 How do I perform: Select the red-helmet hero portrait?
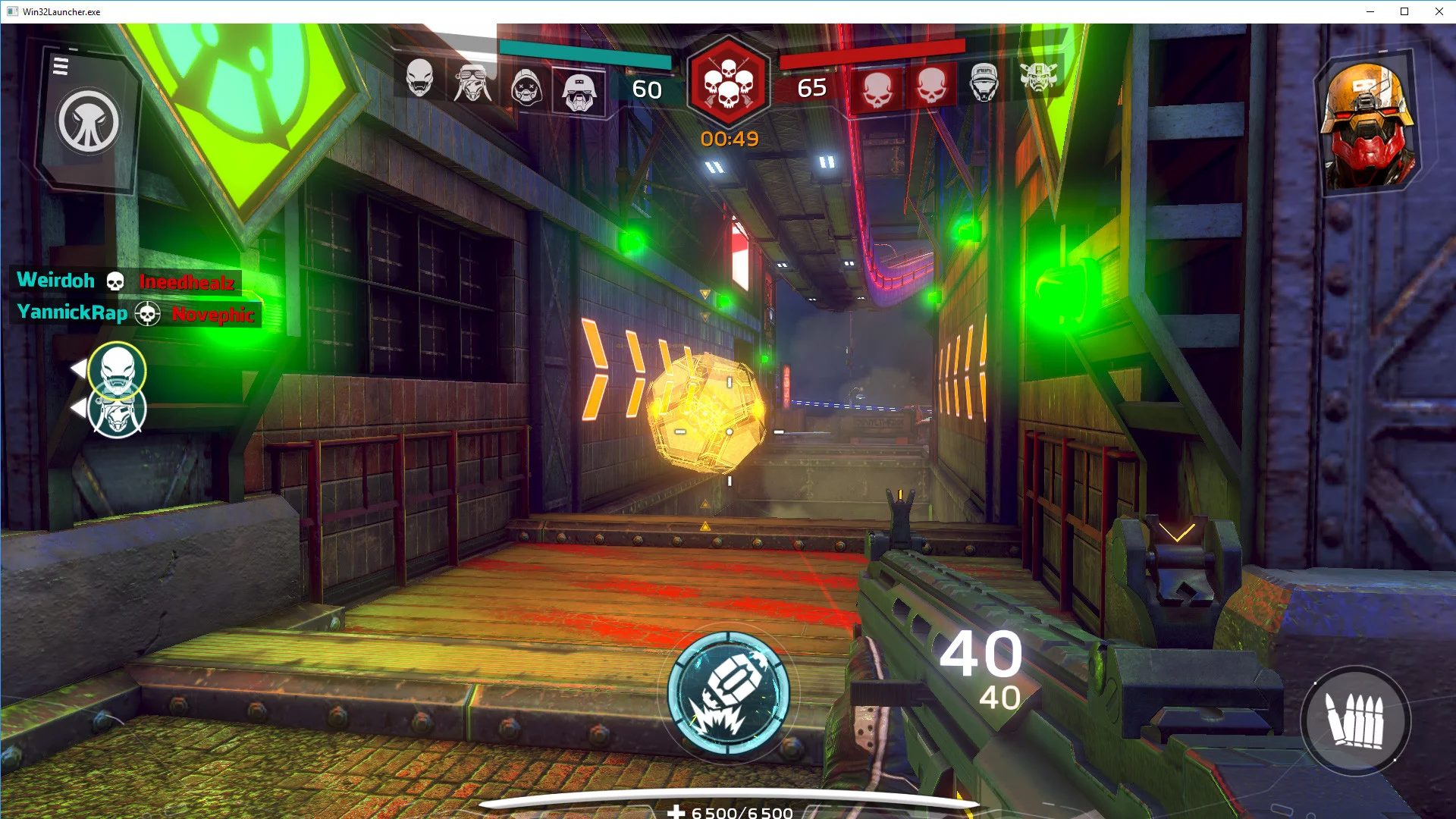(x=1367, y=124)
